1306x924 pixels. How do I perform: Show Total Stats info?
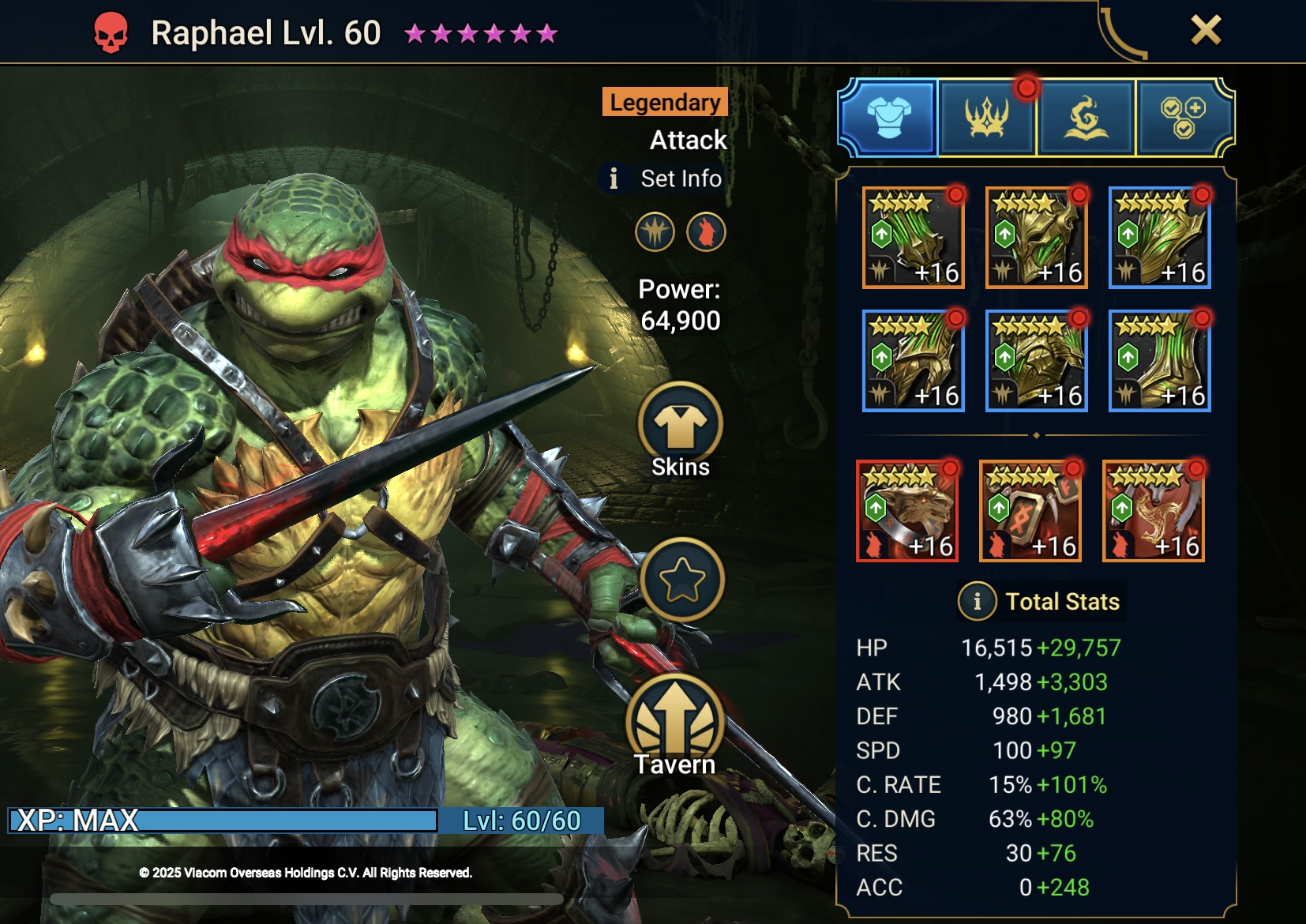977,602
